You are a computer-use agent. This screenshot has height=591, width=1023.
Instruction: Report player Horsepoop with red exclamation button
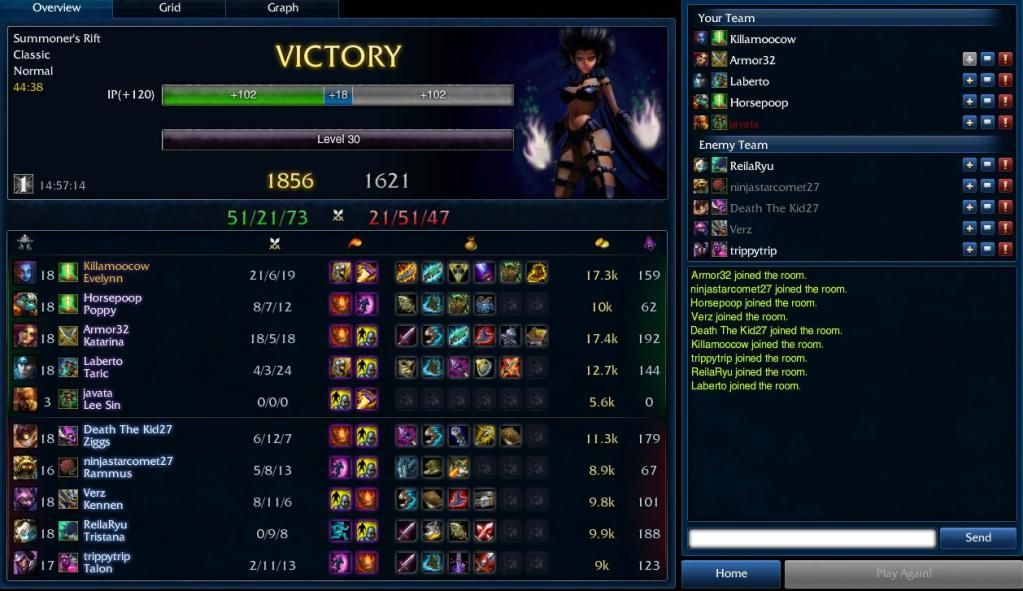(1005, 102)
